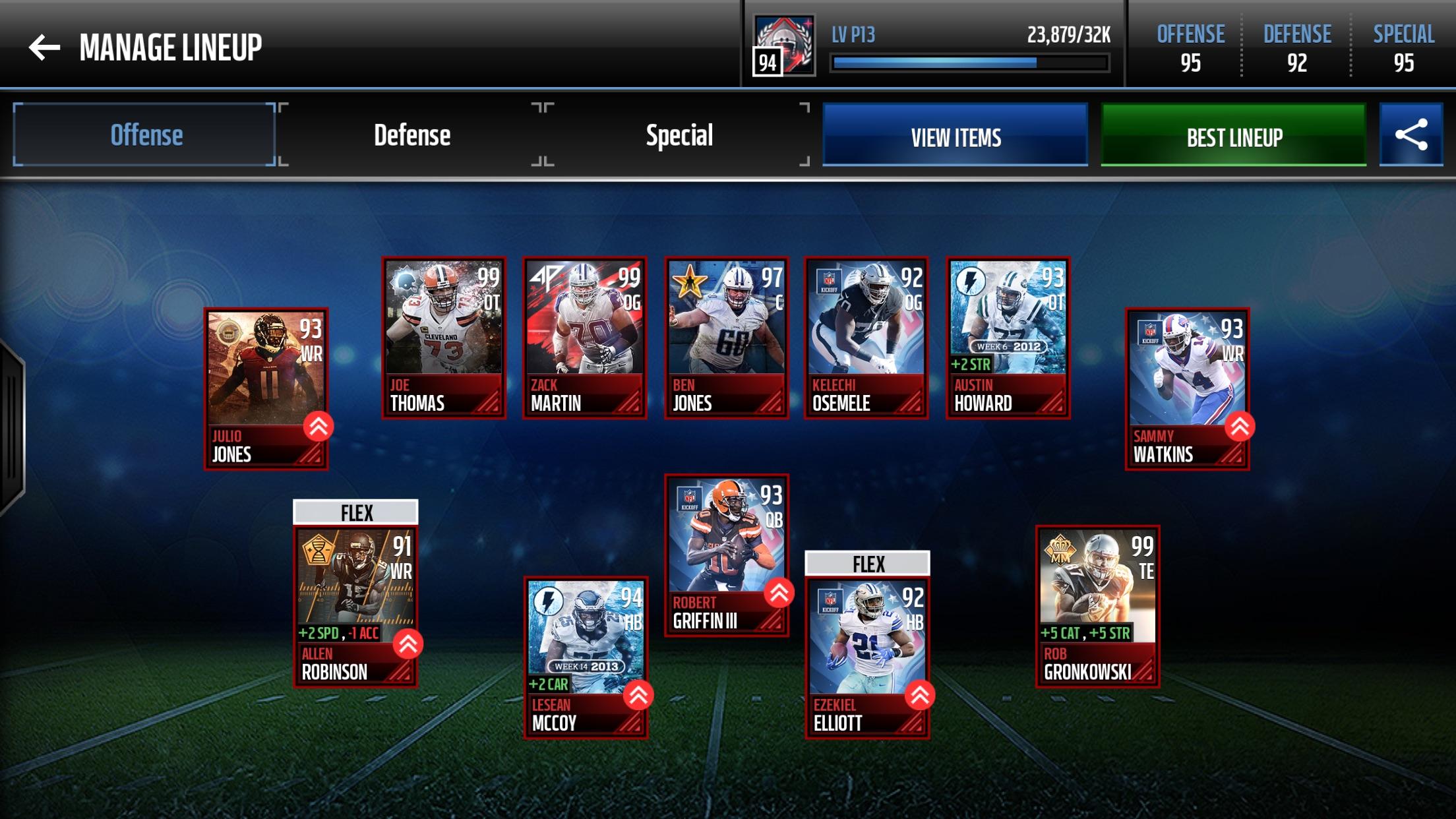Viewport: 1456px width, 819px height.
Task: Open View Items
Action: pos(956,137)
